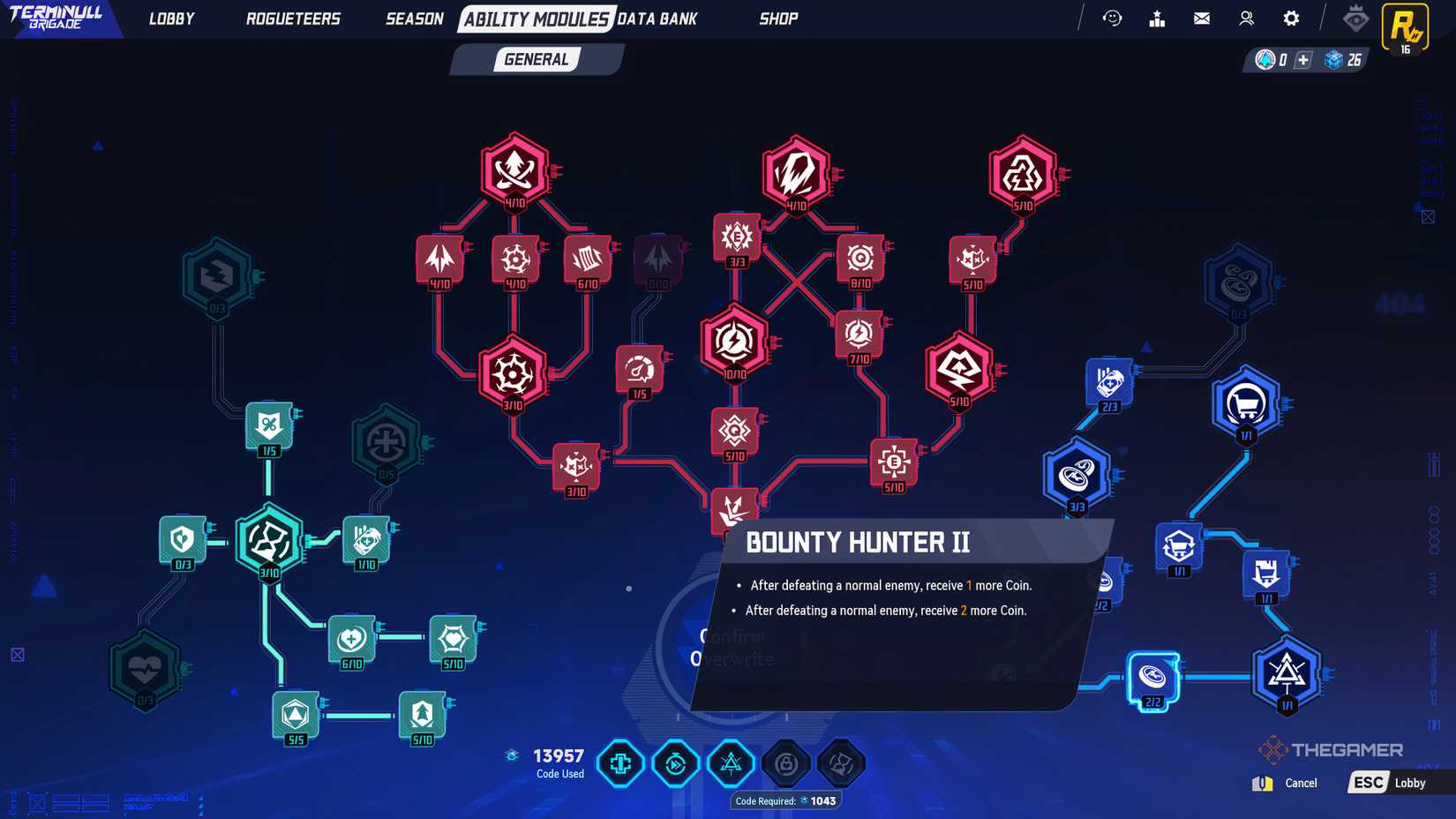Click the plus to add premium currency
The height and width of the screenshot is (819, 1456).
coord(1302,61)
